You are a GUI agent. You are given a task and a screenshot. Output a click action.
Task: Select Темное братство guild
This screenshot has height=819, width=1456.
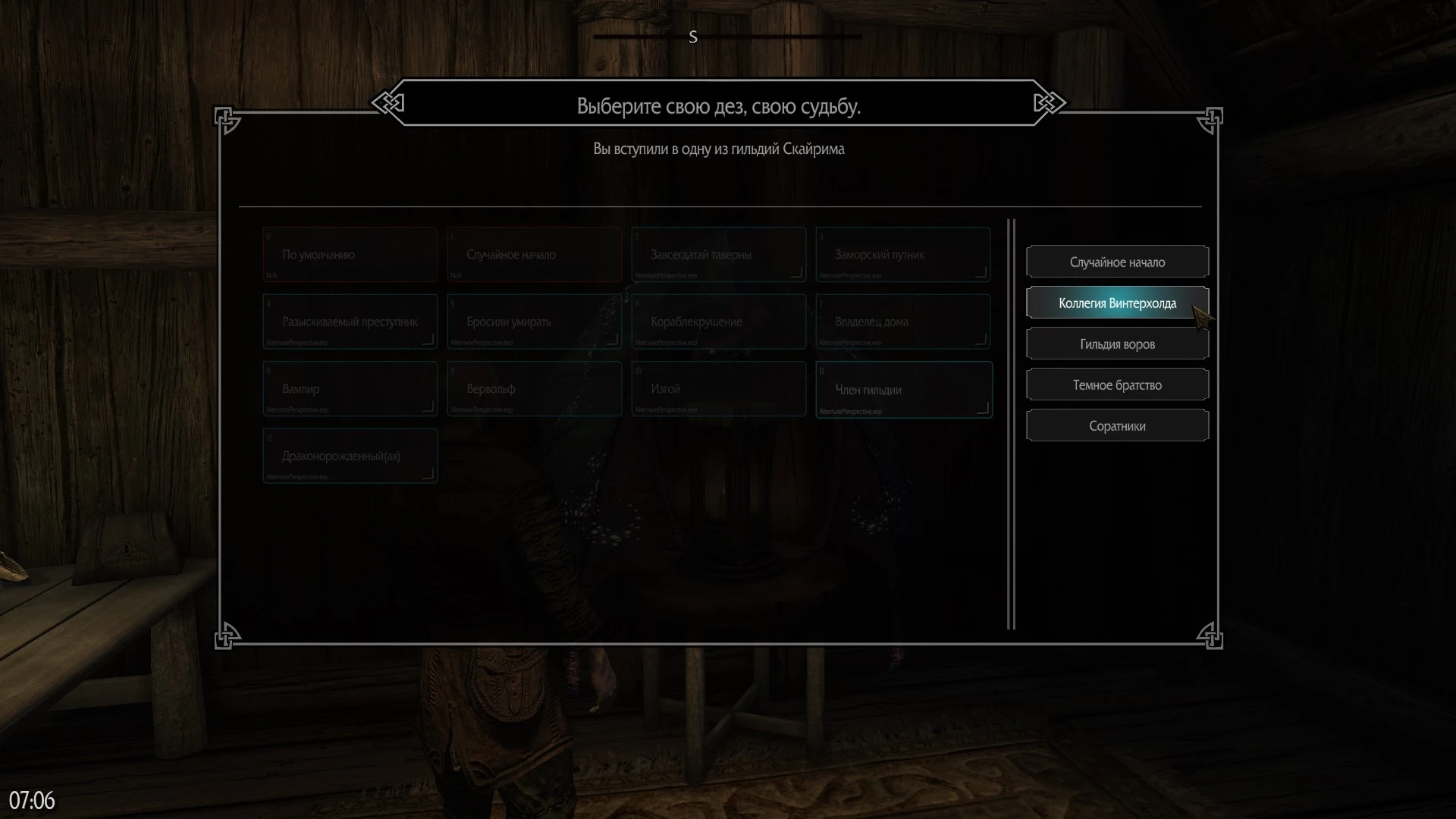click(x=1117, y=385)
